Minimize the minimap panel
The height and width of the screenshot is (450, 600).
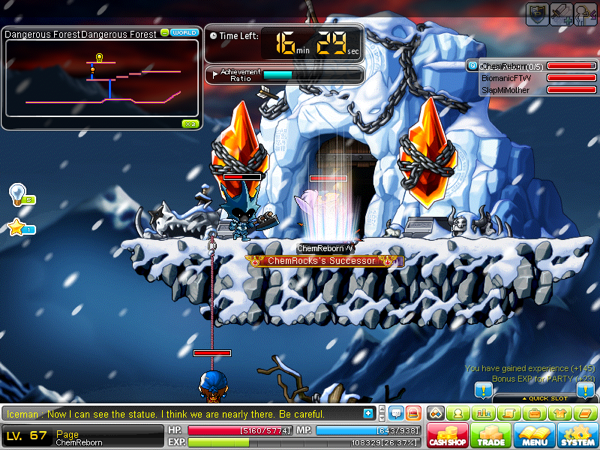165,33
